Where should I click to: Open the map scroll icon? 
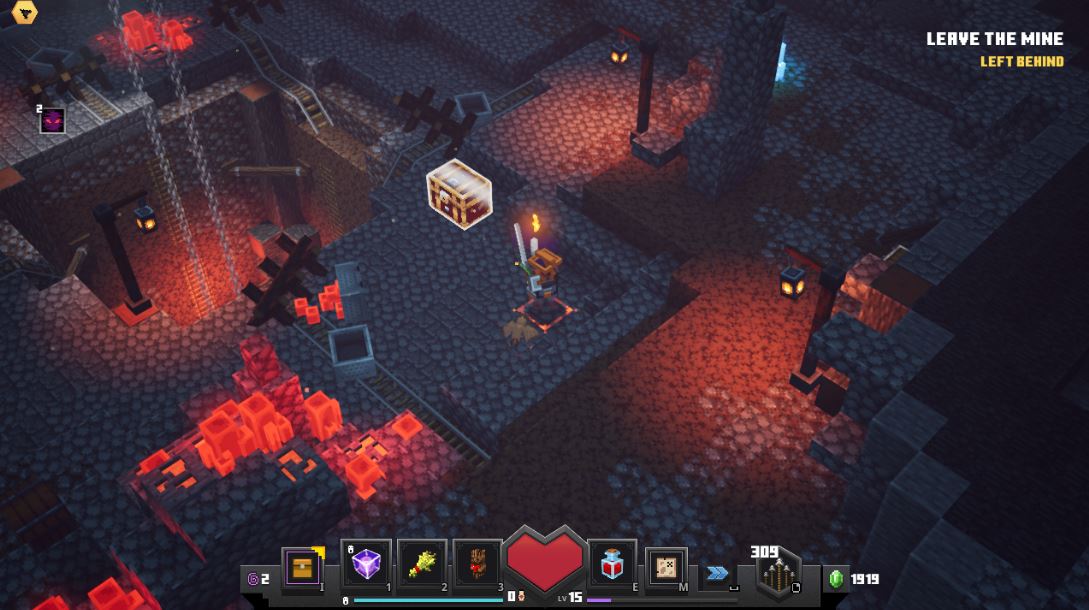point(665,567)
